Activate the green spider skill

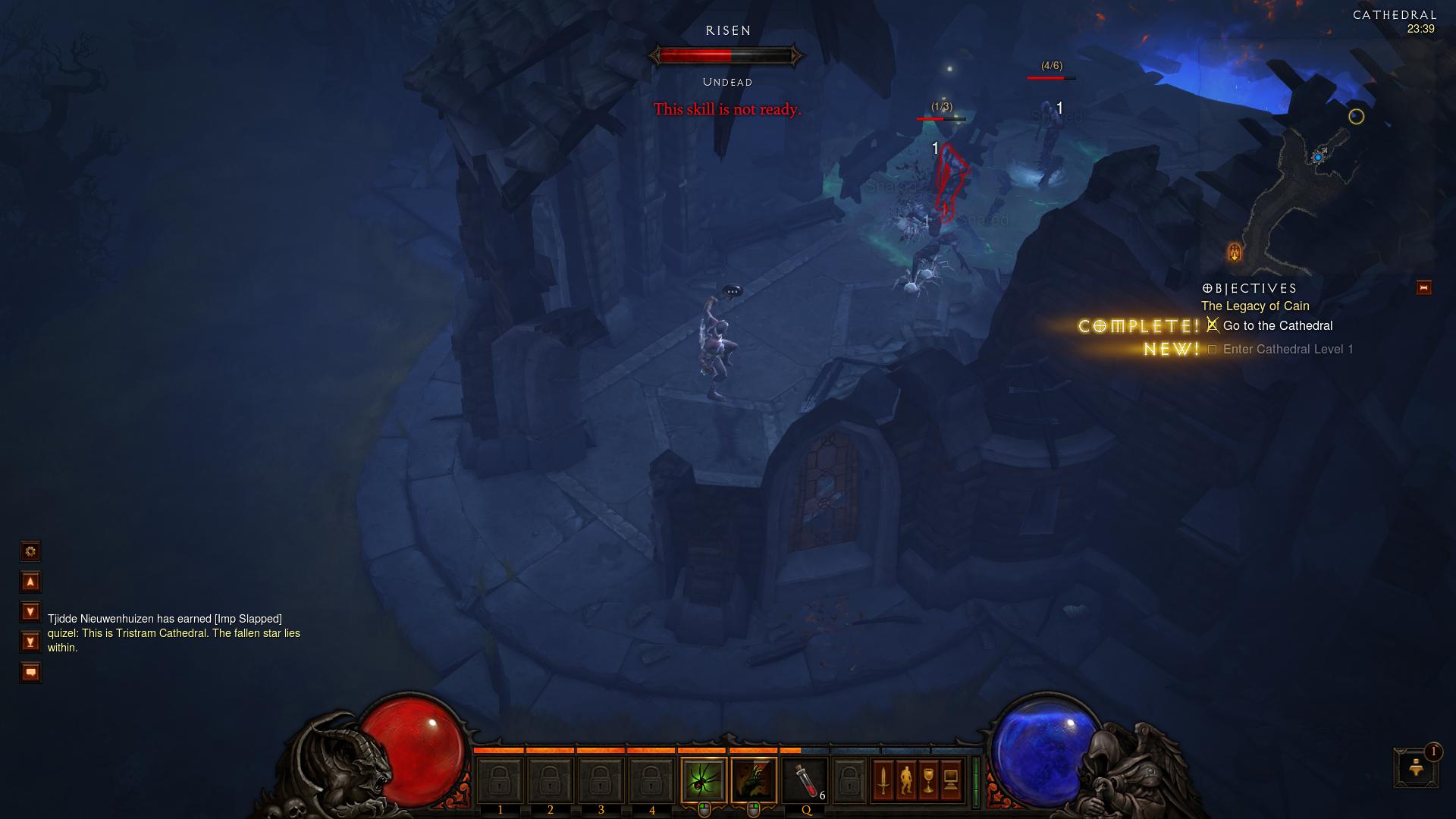[704, 779]
